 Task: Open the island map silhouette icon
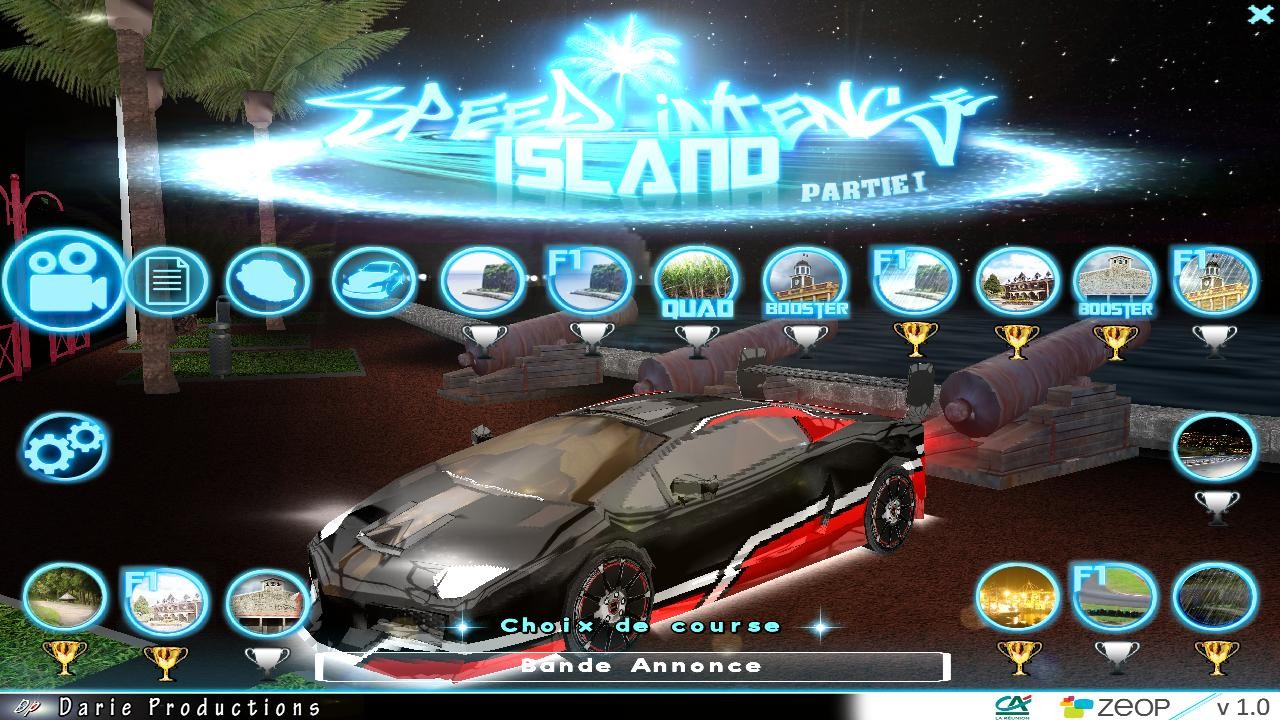[x=267, y=281]
